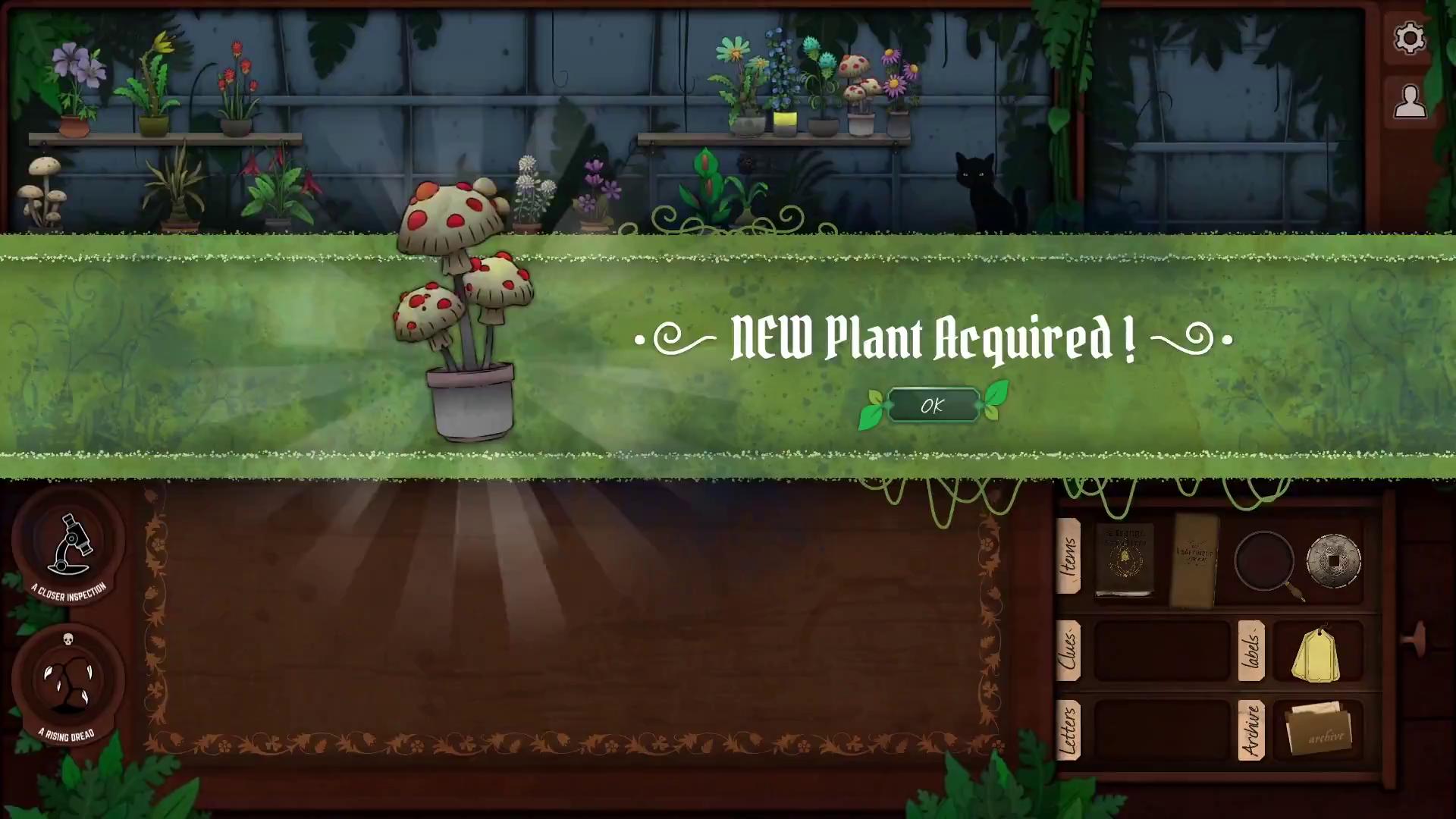This screenshot has height=819, width=1456.
Task: Open the profile silhouette icon
Action: [x=1409, y=102]
